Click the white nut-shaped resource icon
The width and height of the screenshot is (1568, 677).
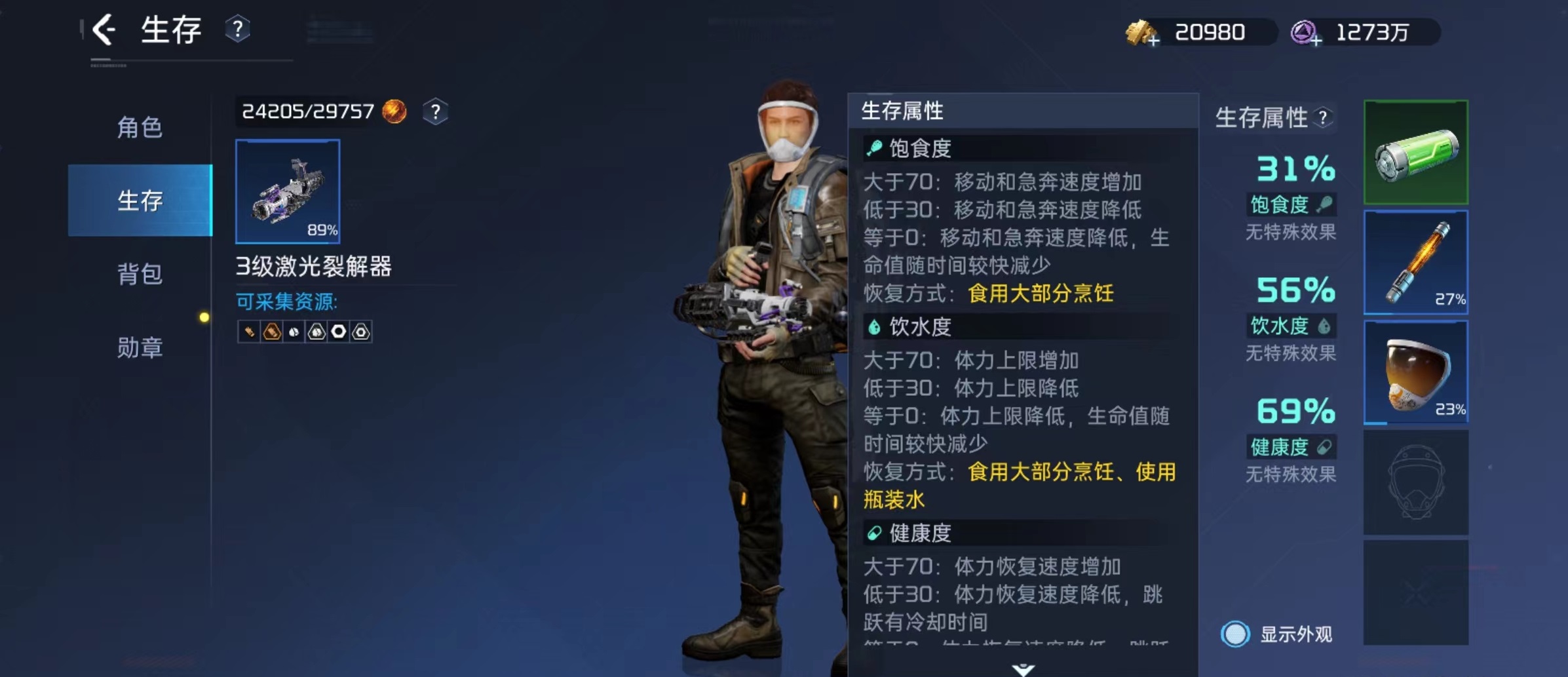(x=339, y=332)
